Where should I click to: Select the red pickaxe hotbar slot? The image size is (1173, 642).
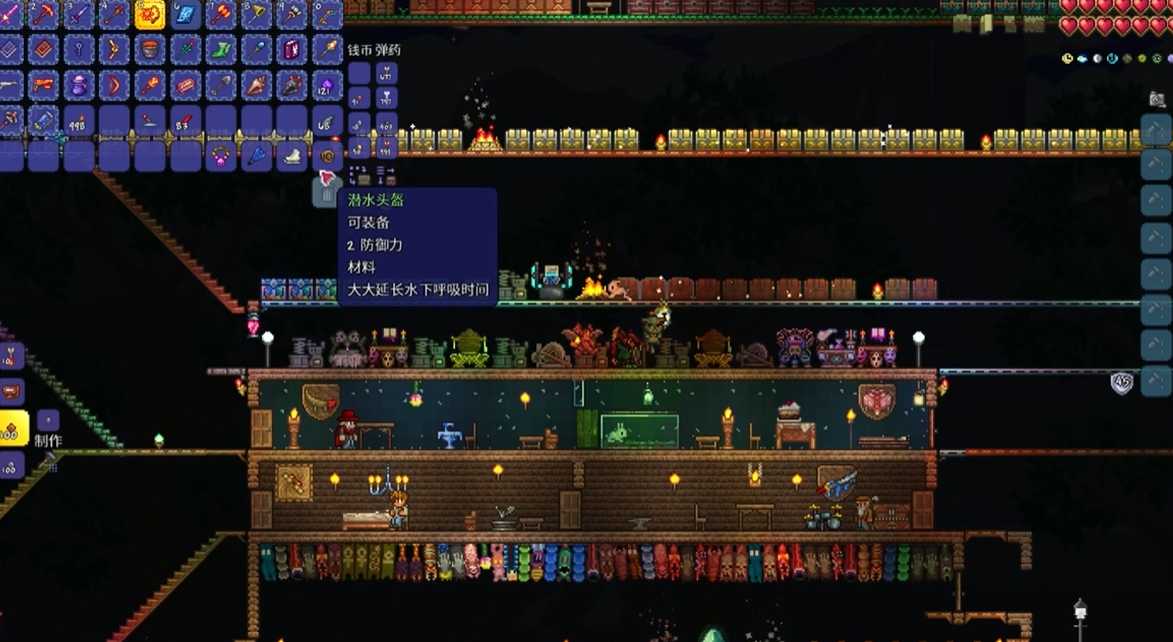(42, 13)
